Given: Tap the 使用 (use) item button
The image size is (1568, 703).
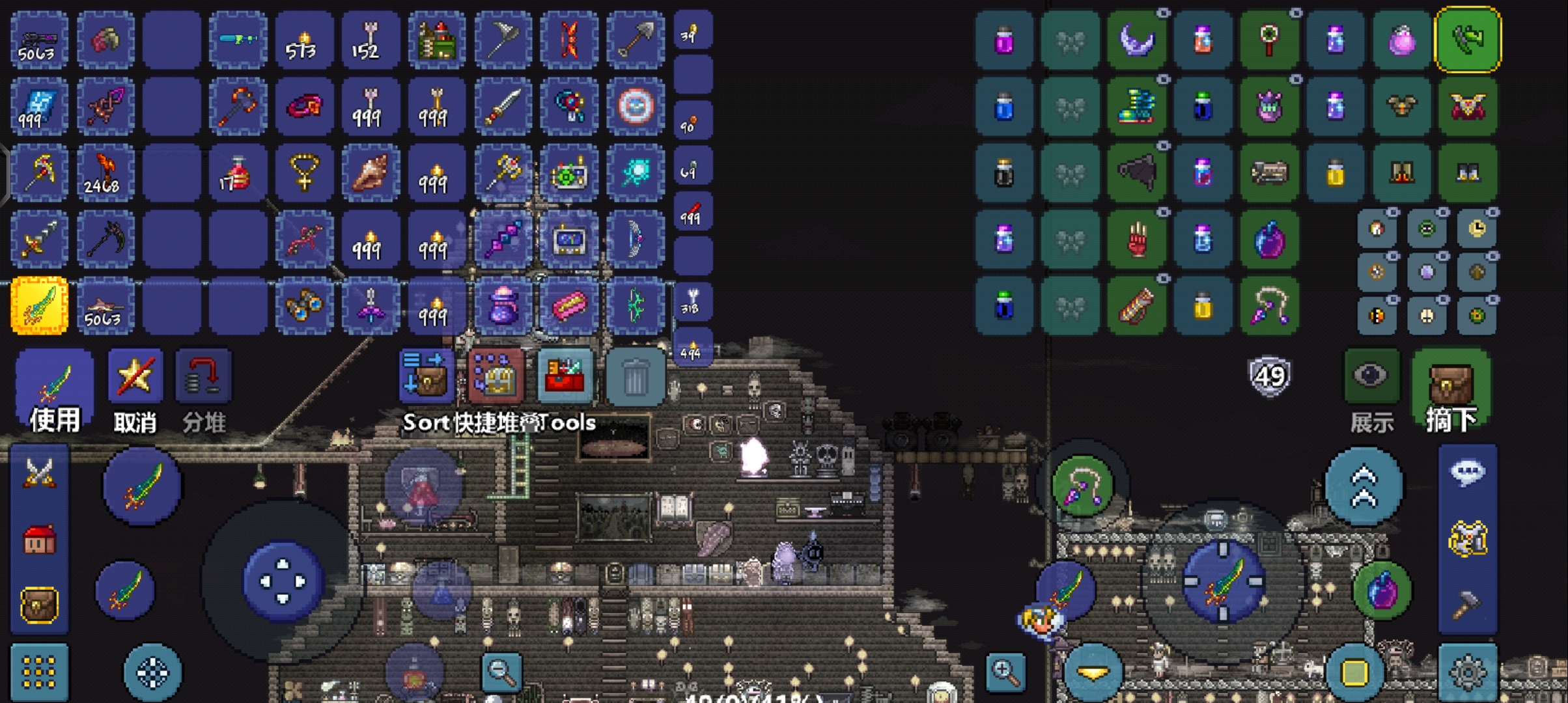Looking at the screenshot, I should (x=55, y=390).
